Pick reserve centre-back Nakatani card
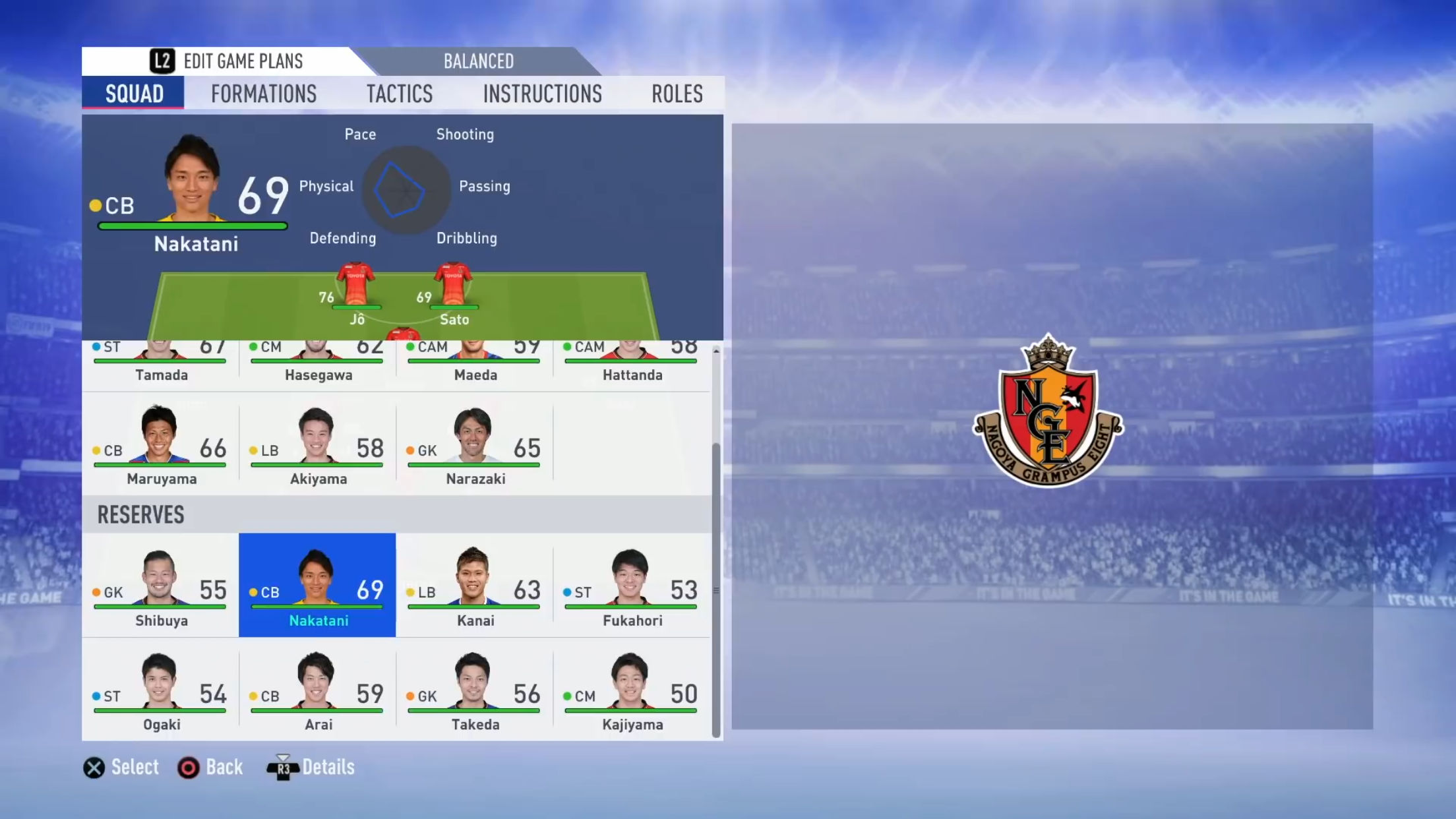Screen dimensions: 1456x819 317,585
